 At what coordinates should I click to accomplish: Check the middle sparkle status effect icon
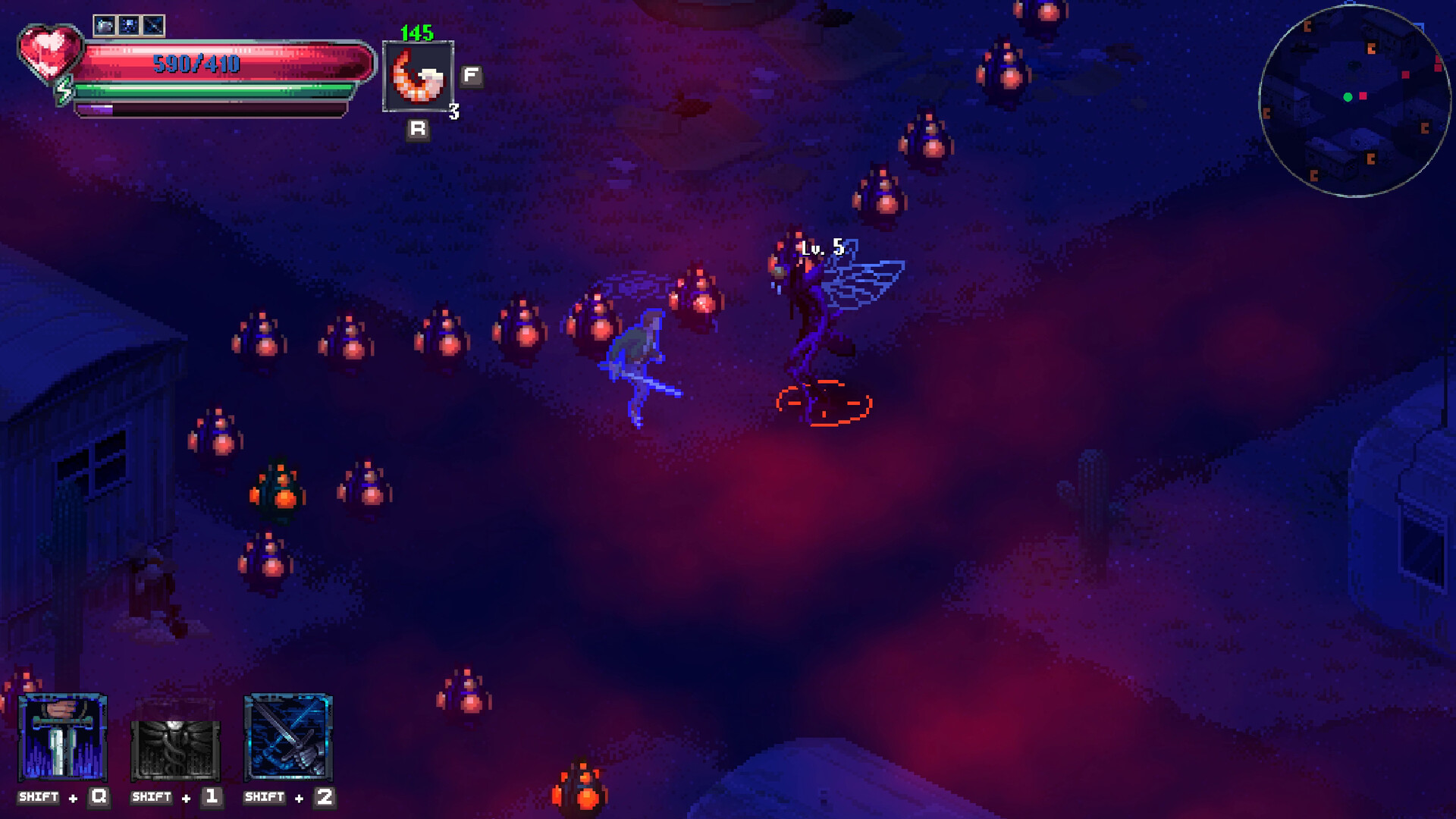(129, 26)
